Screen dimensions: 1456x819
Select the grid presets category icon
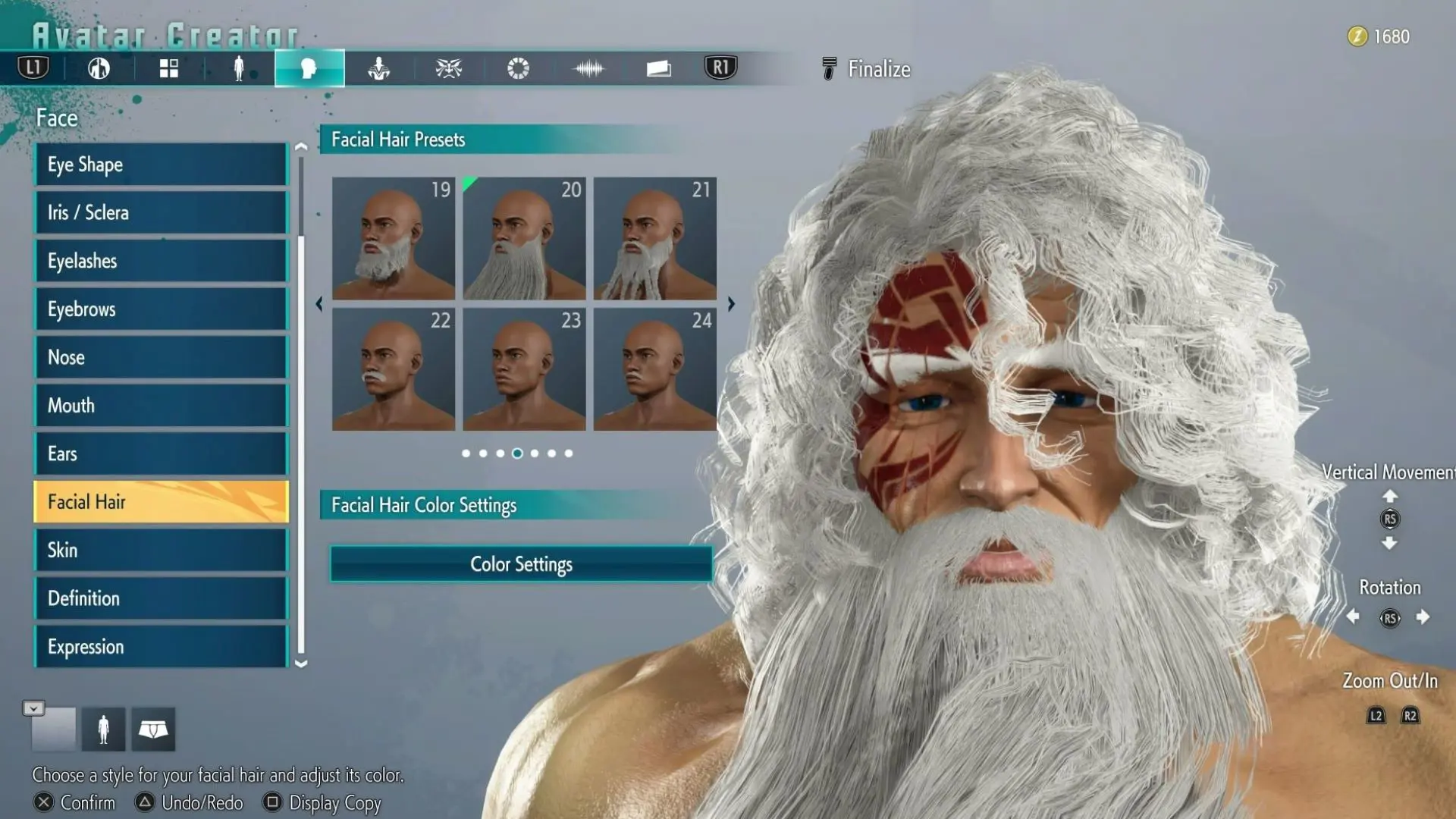(x=168, y=68)
